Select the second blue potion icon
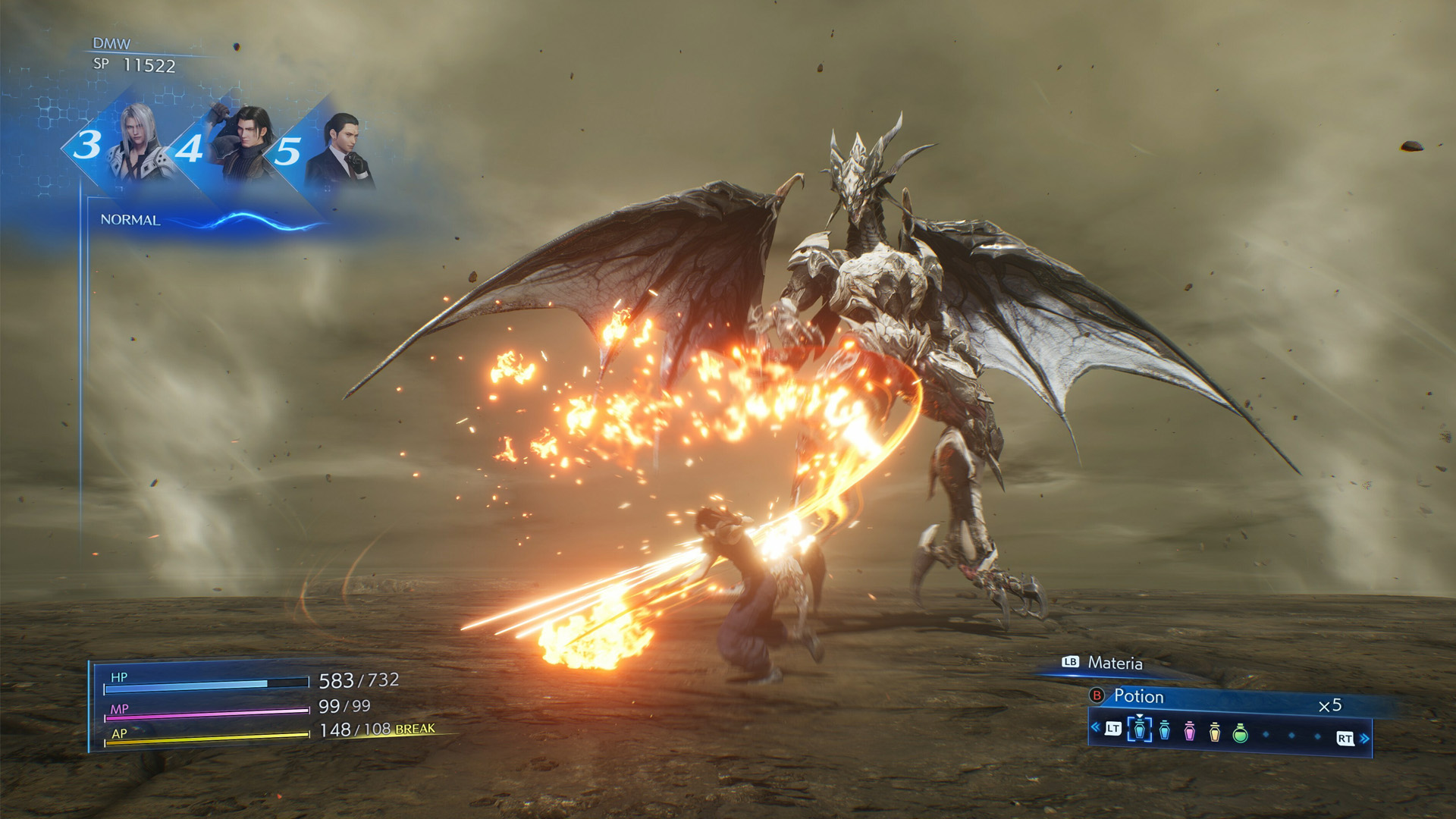 [1164, 732]
